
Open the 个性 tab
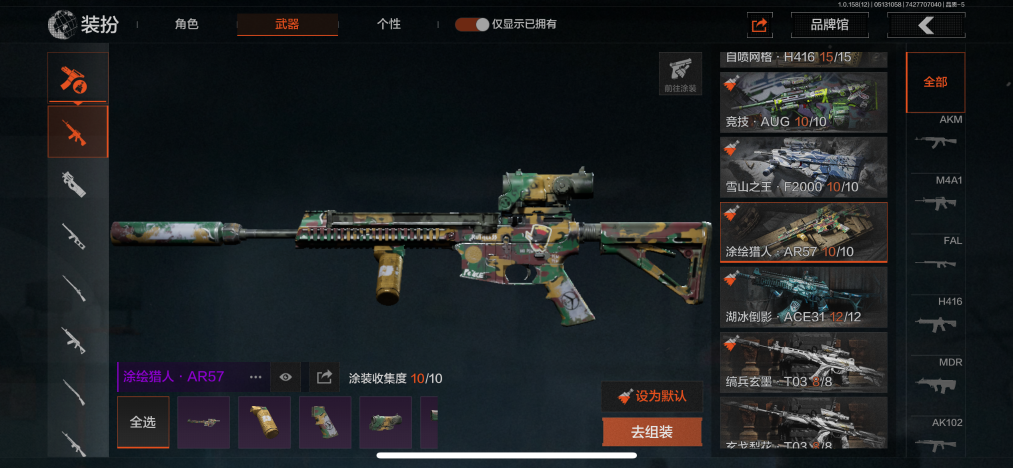point(389,24)
